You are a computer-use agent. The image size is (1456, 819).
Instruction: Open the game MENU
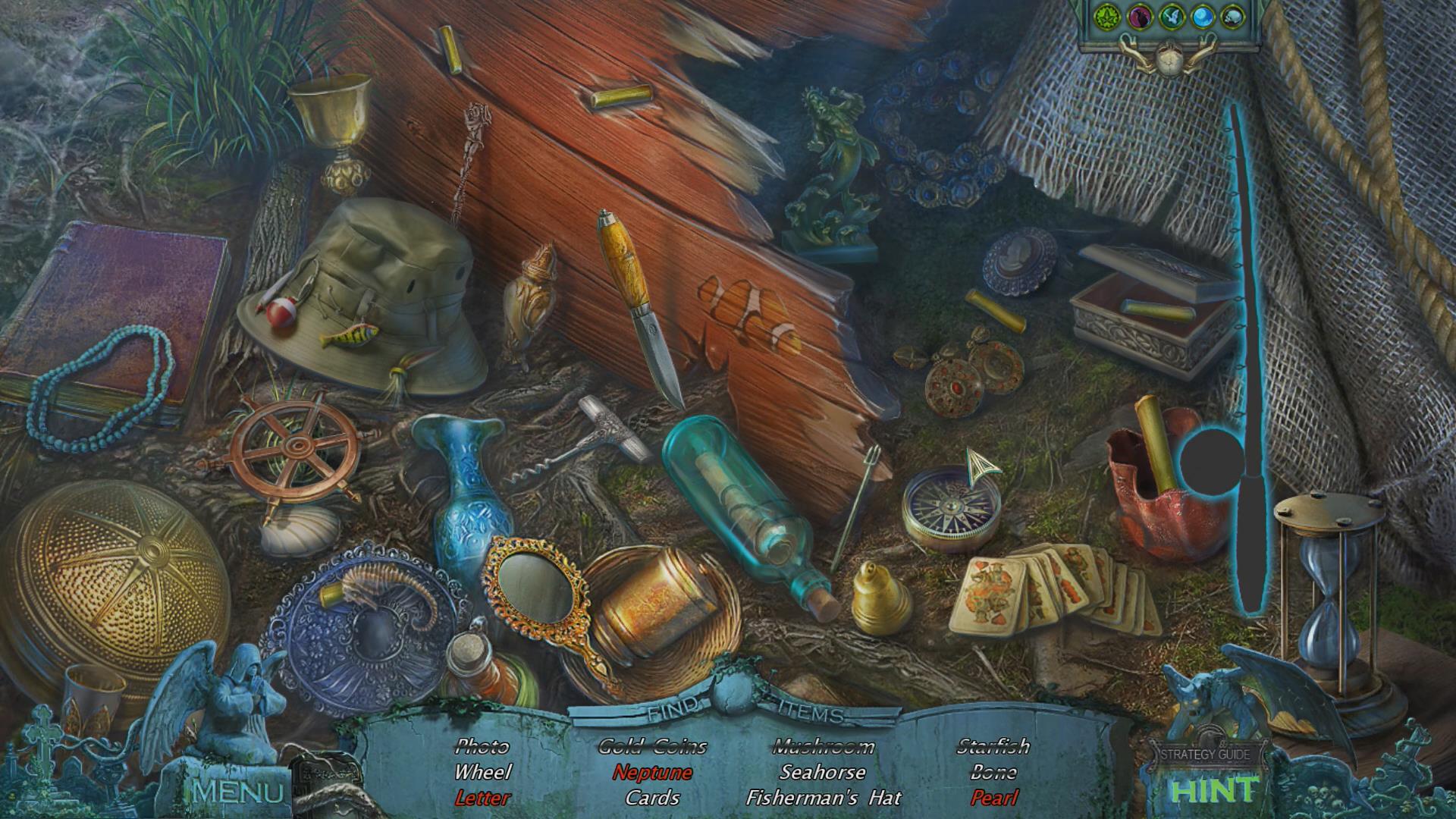pos(238,792)
